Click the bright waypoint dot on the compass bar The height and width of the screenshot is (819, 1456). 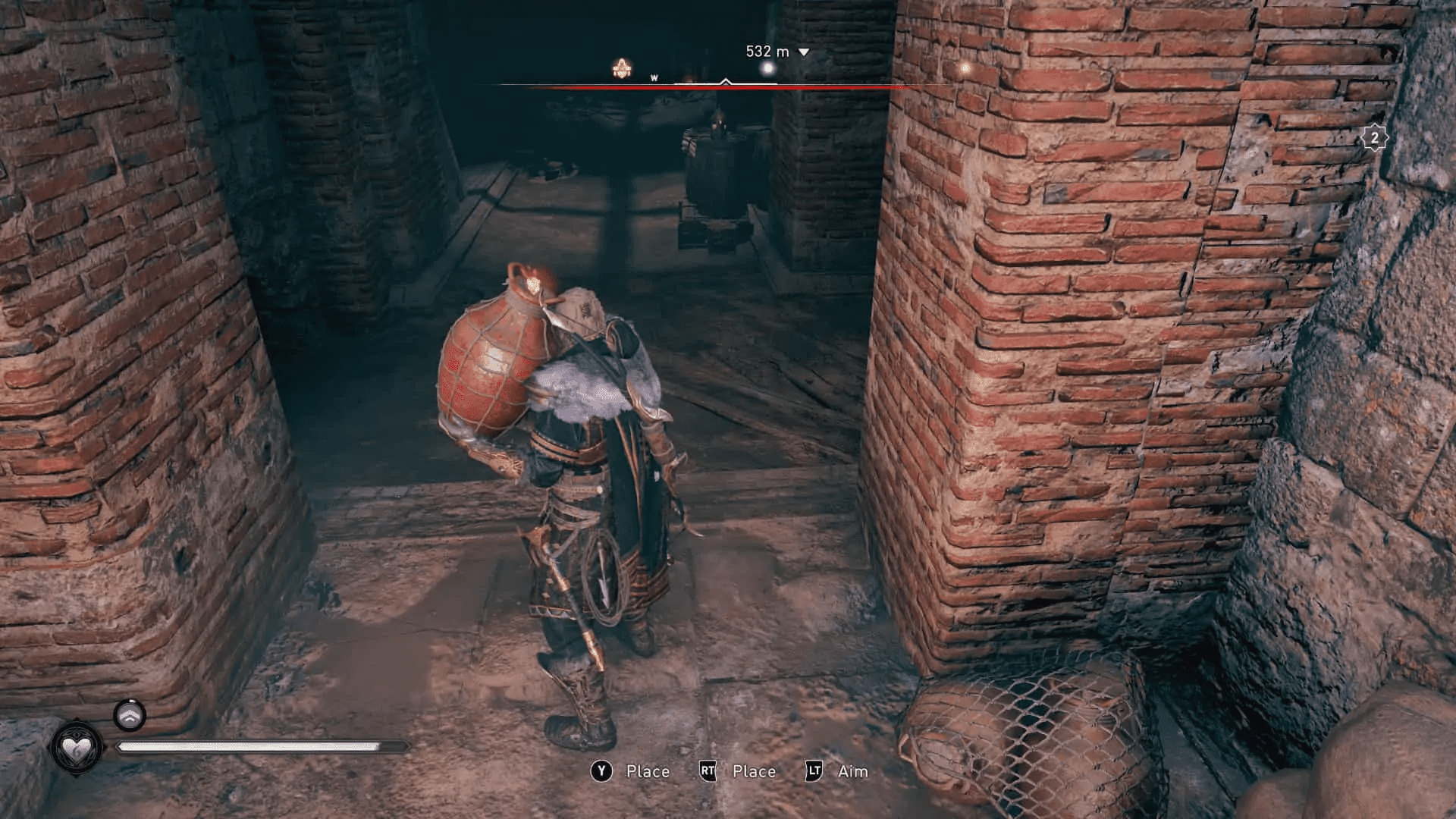click(x=766, y=68)
